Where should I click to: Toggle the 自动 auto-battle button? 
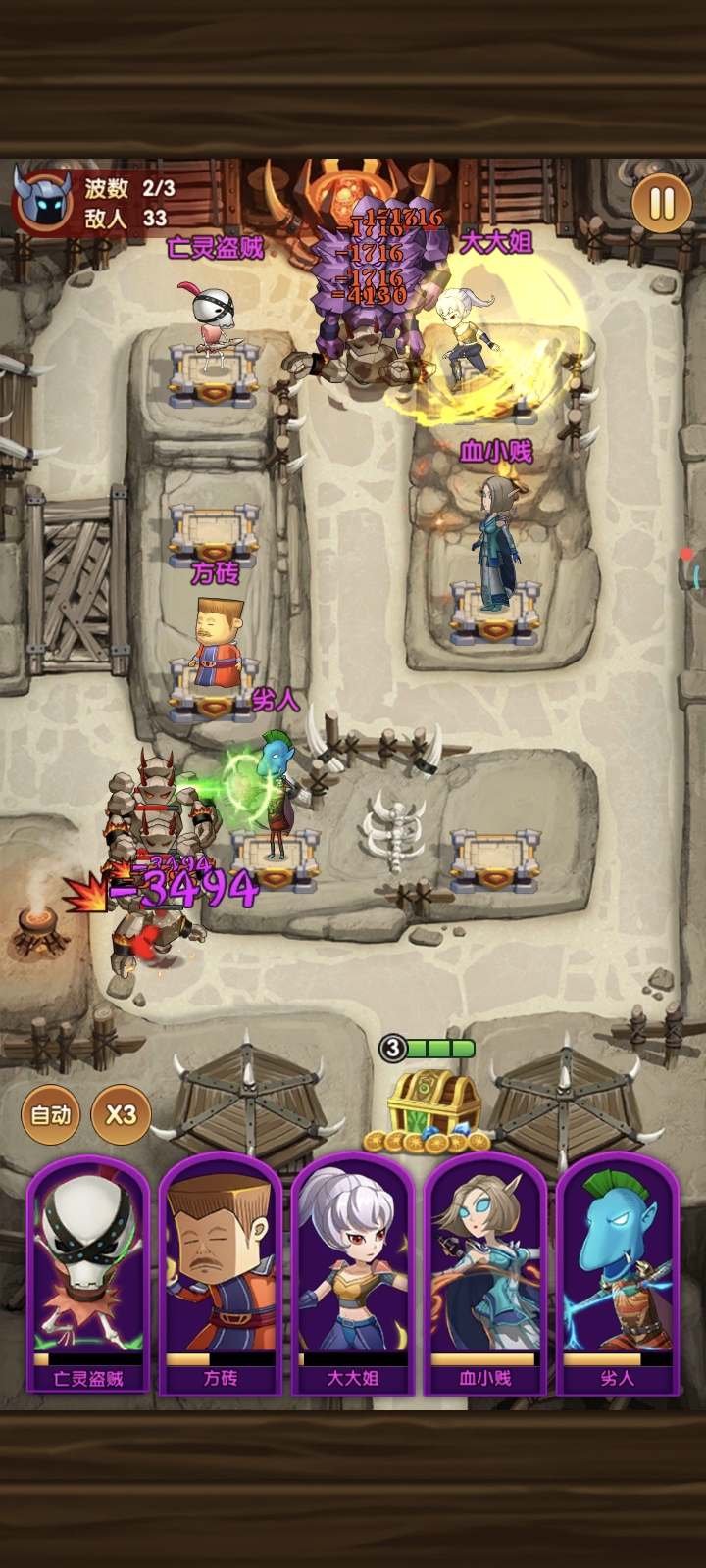[x=51, y=1114]
